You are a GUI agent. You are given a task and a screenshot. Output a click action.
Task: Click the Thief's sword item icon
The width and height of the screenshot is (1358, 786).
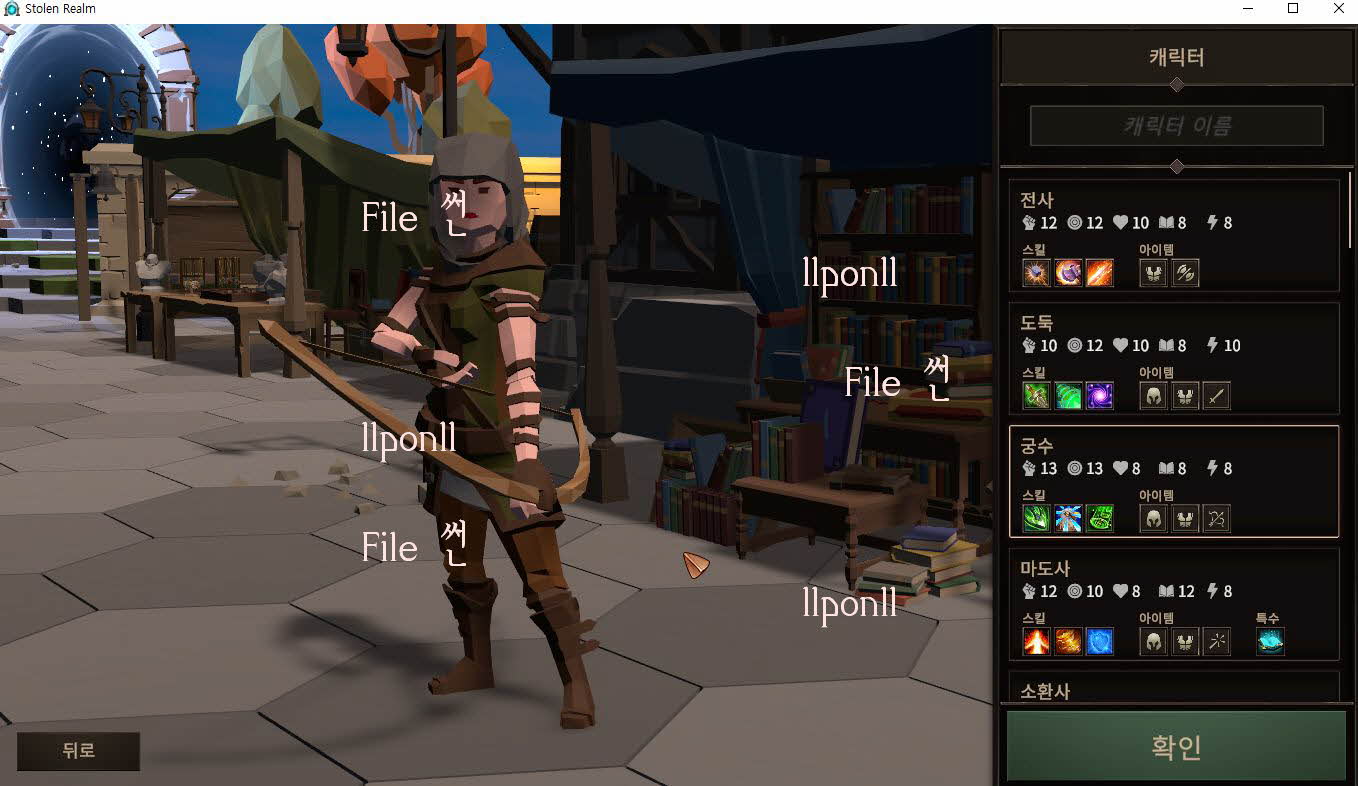(x=1216, y=396)
